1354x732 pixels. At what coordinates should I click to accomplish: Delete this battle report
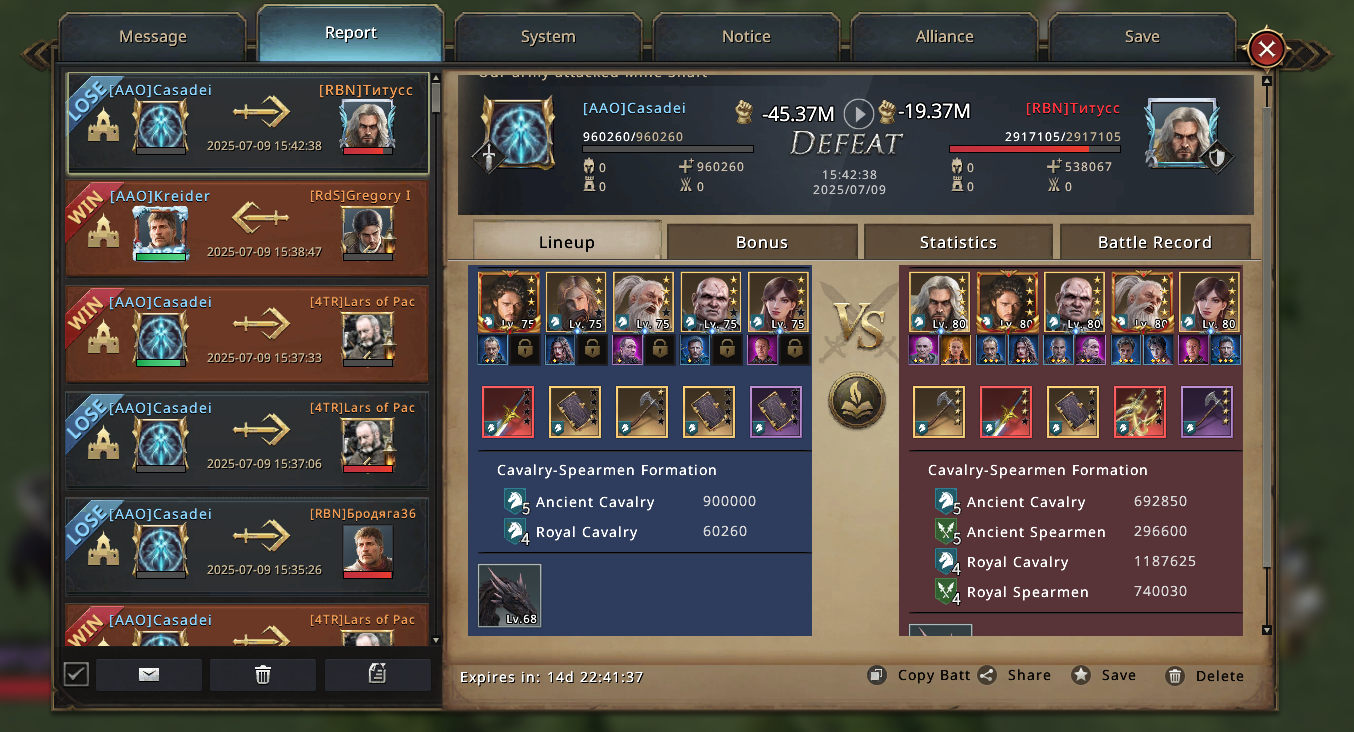point(1206,676)
